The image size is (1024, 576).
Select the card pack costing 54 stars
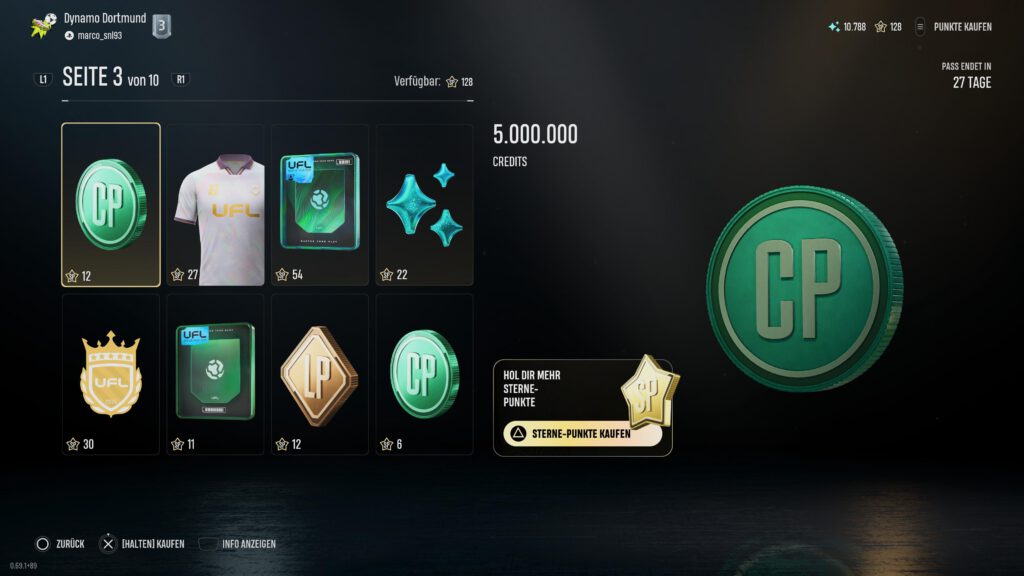coord(319,205)
